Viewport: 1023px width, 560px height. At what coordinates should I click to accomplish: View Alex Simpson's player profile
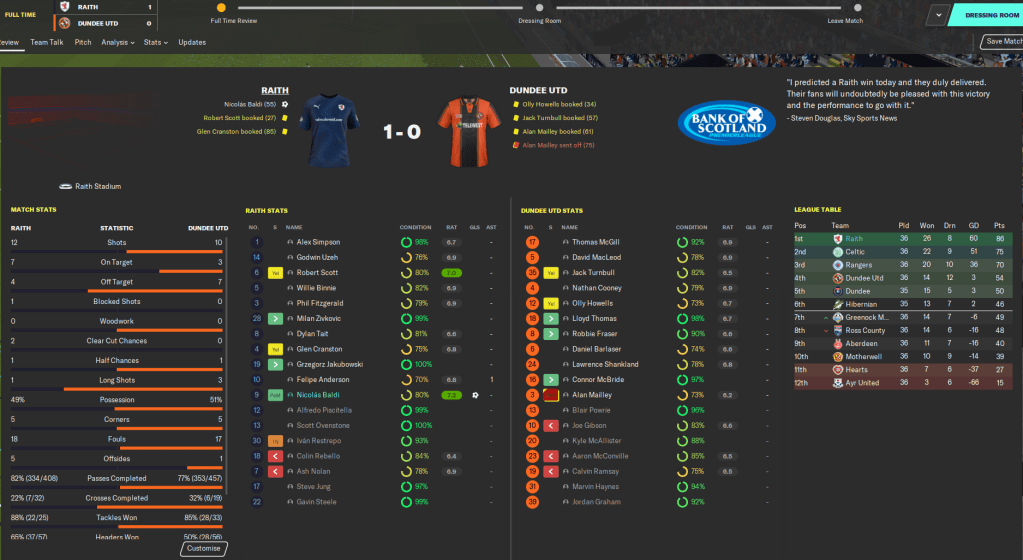[318, 242]
